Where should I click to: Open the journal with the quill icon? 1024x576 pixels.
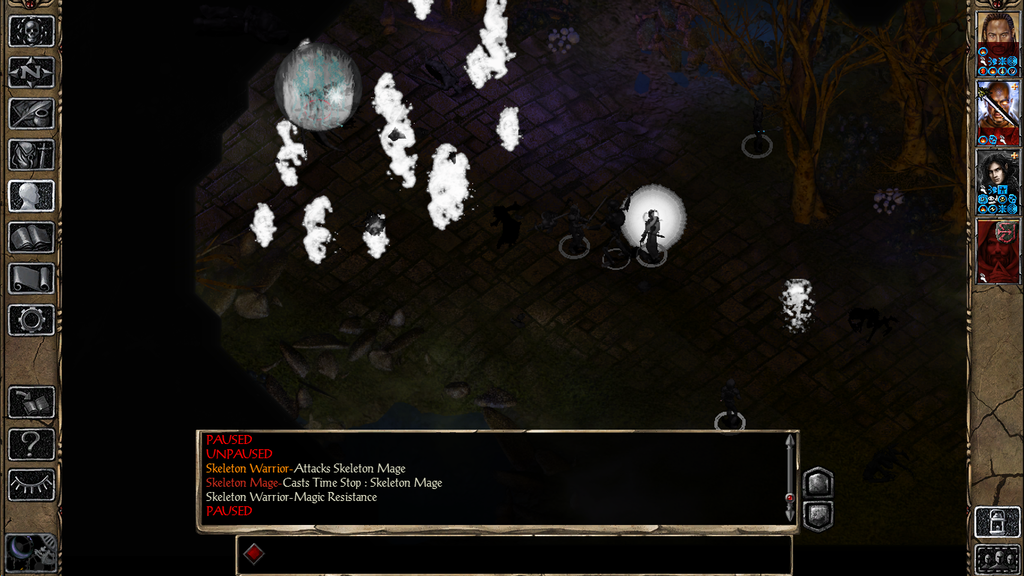tap(31, 113)
